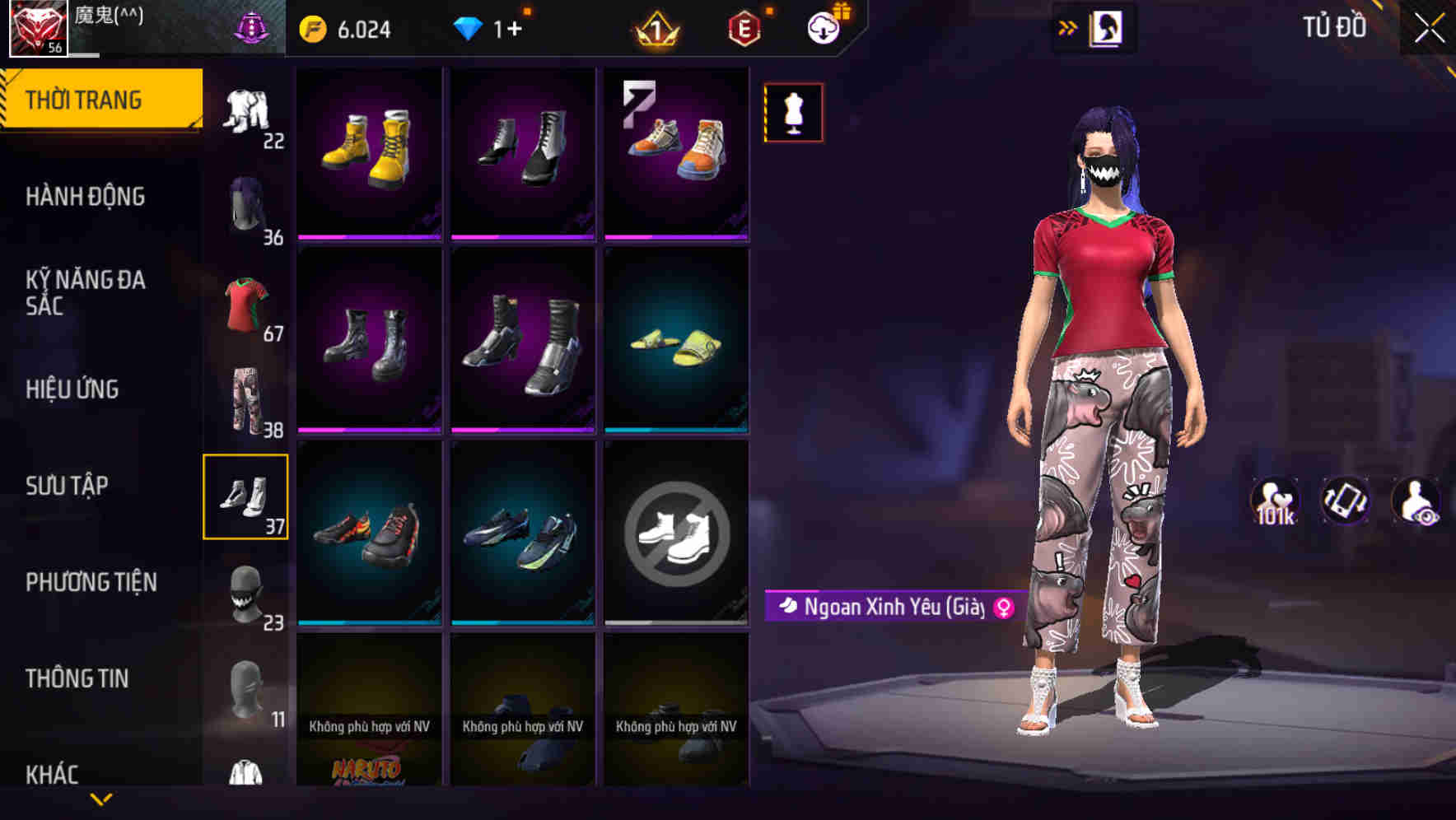Click the Ngoan Xinh Yêu item name label
1456x820 pixels.
(x=888, y=607)
